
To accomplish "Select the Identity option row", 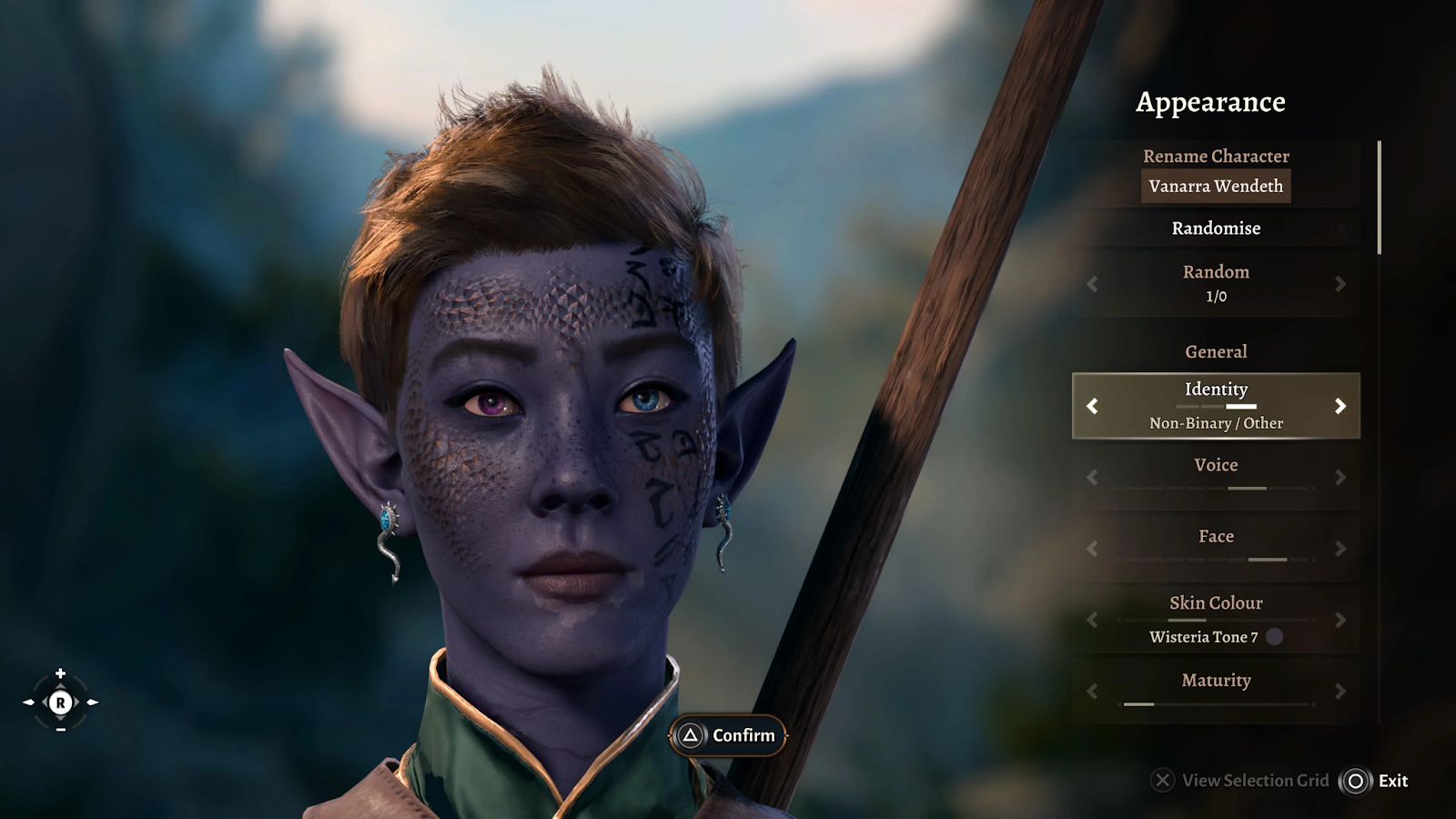I will 1216,406.
